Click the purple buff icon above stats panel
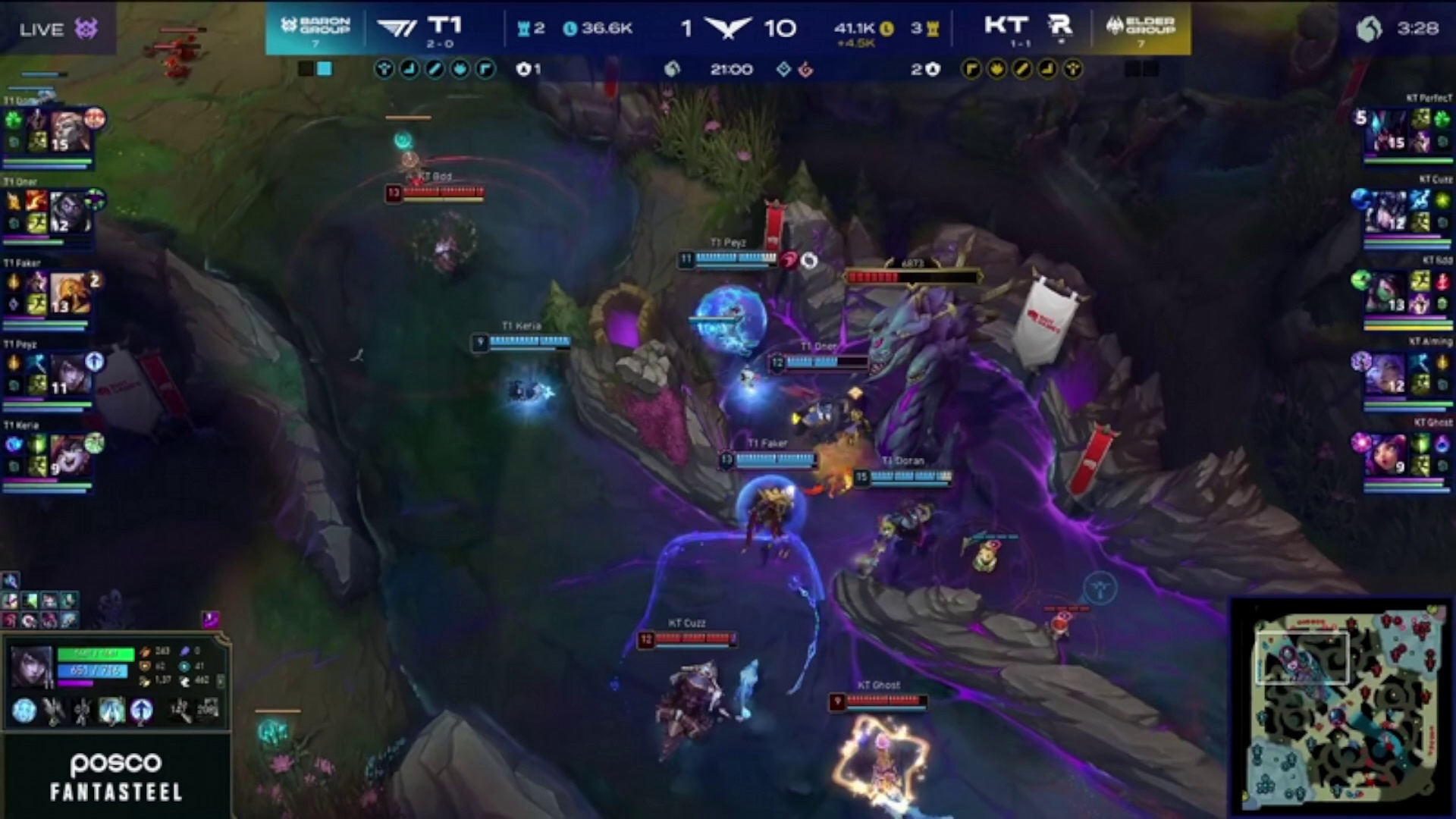The height and width of the screenshot is (819, 1456). click(x=210, y=620)
